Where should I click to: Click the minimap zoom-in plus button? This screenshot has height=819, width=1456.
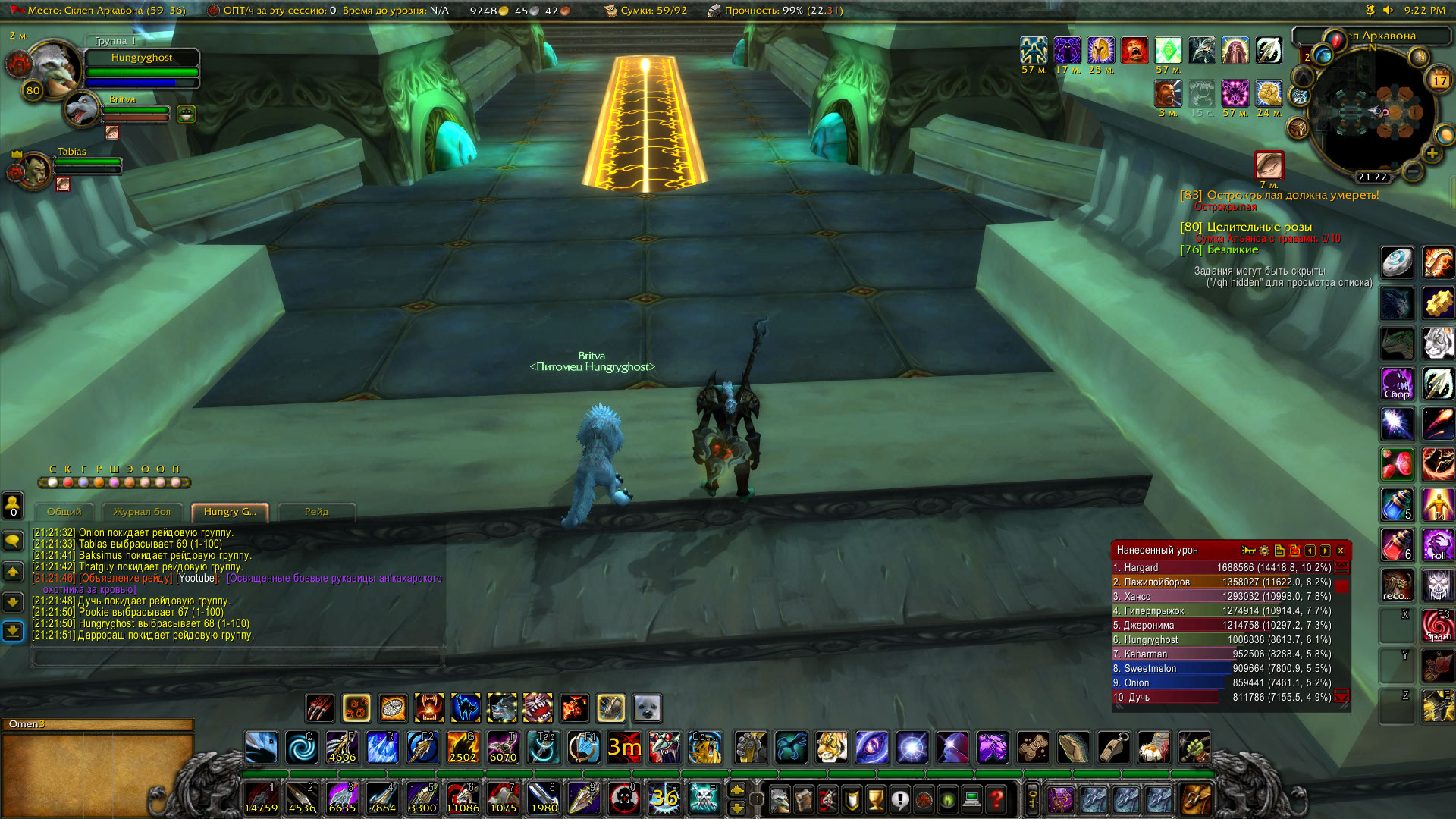pyautogui.click(x=1432, y=153)
